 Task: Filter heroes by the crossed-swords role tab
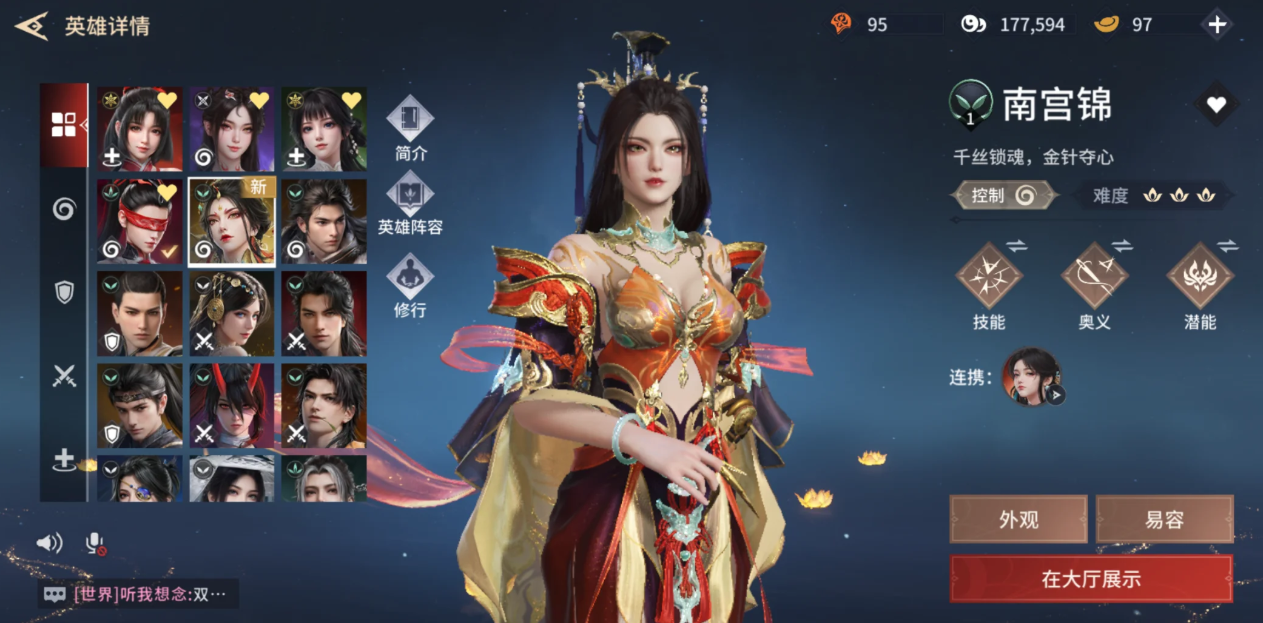coord(64,375)
